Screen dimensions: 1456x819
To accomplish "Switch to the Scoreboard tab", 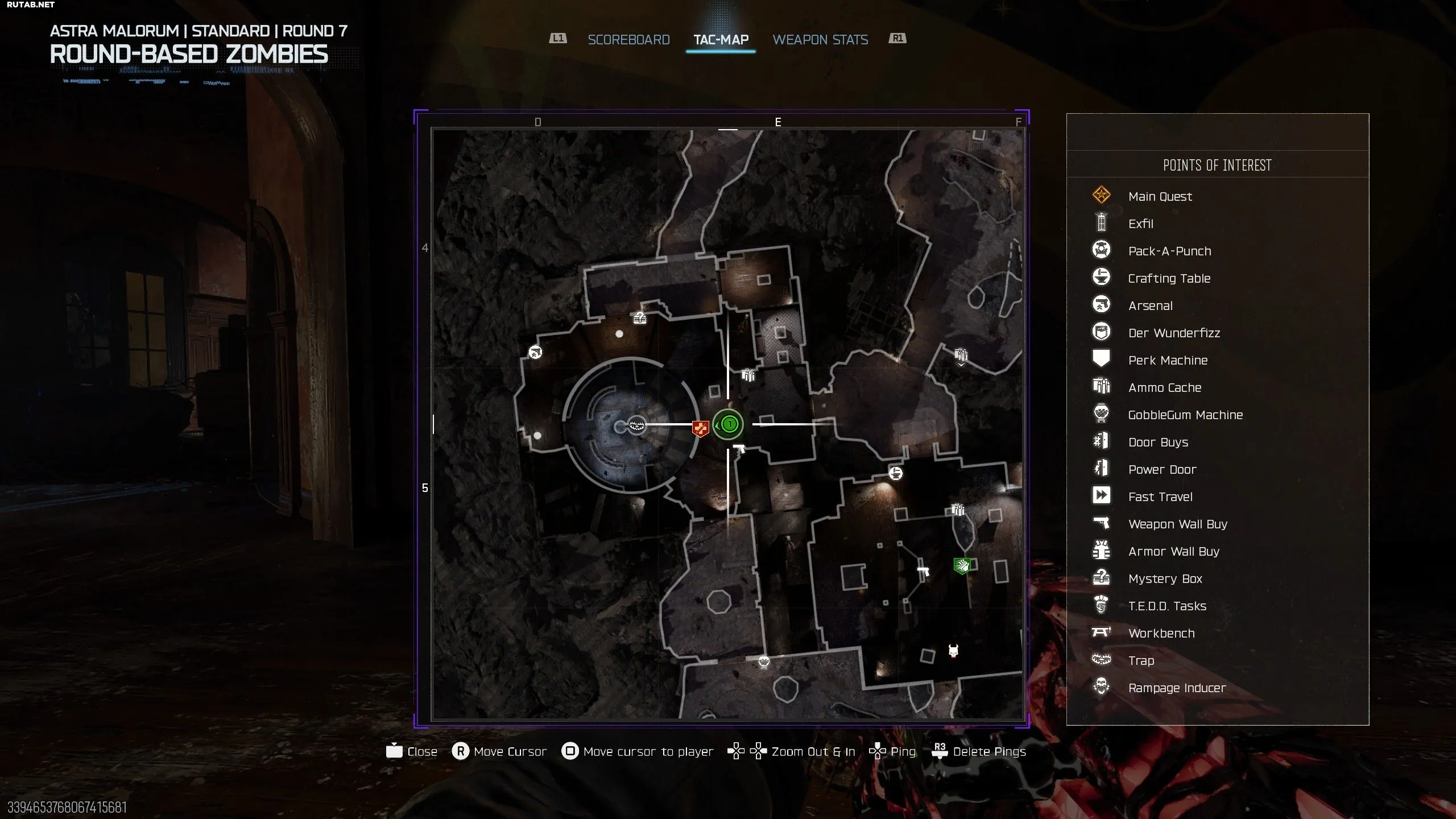I will click(628, 40).
